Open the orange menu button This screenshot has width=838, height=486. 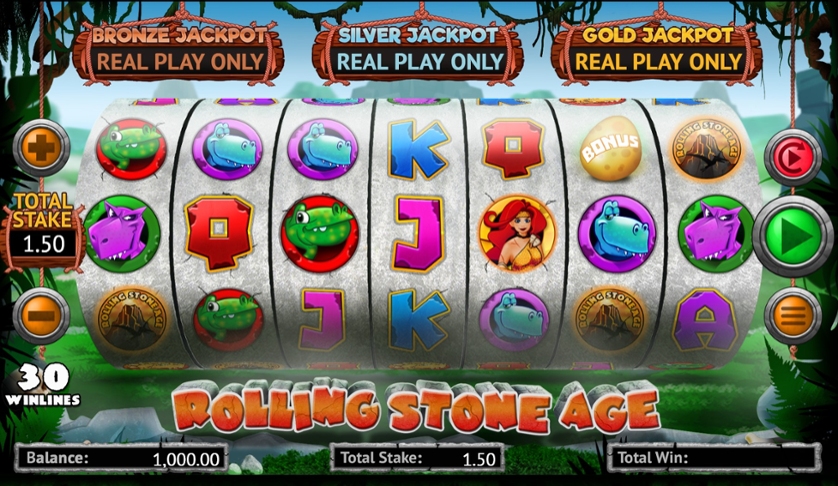point(792,316)
